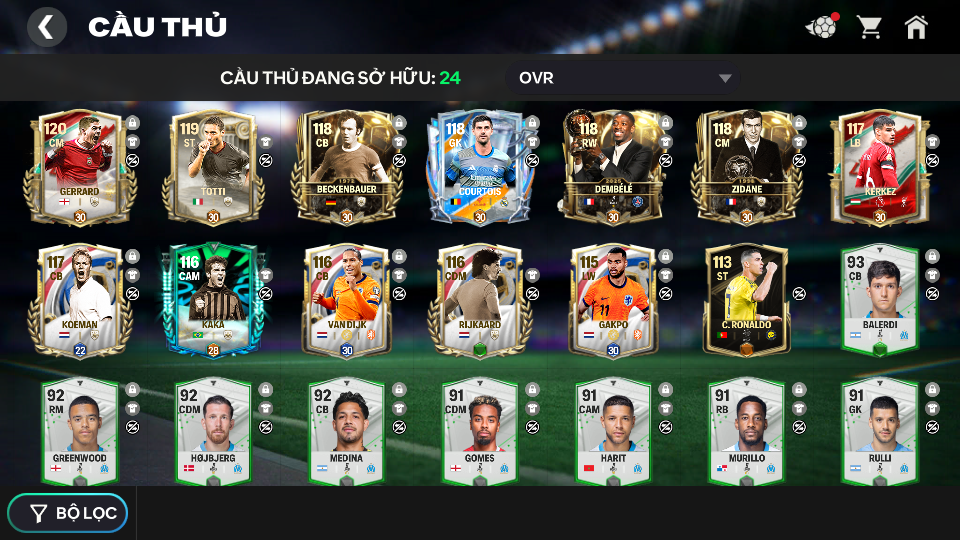Open the soccer ball notifications icon
The height and width of the screenshot is (540, 960).
tap(821, 27)
